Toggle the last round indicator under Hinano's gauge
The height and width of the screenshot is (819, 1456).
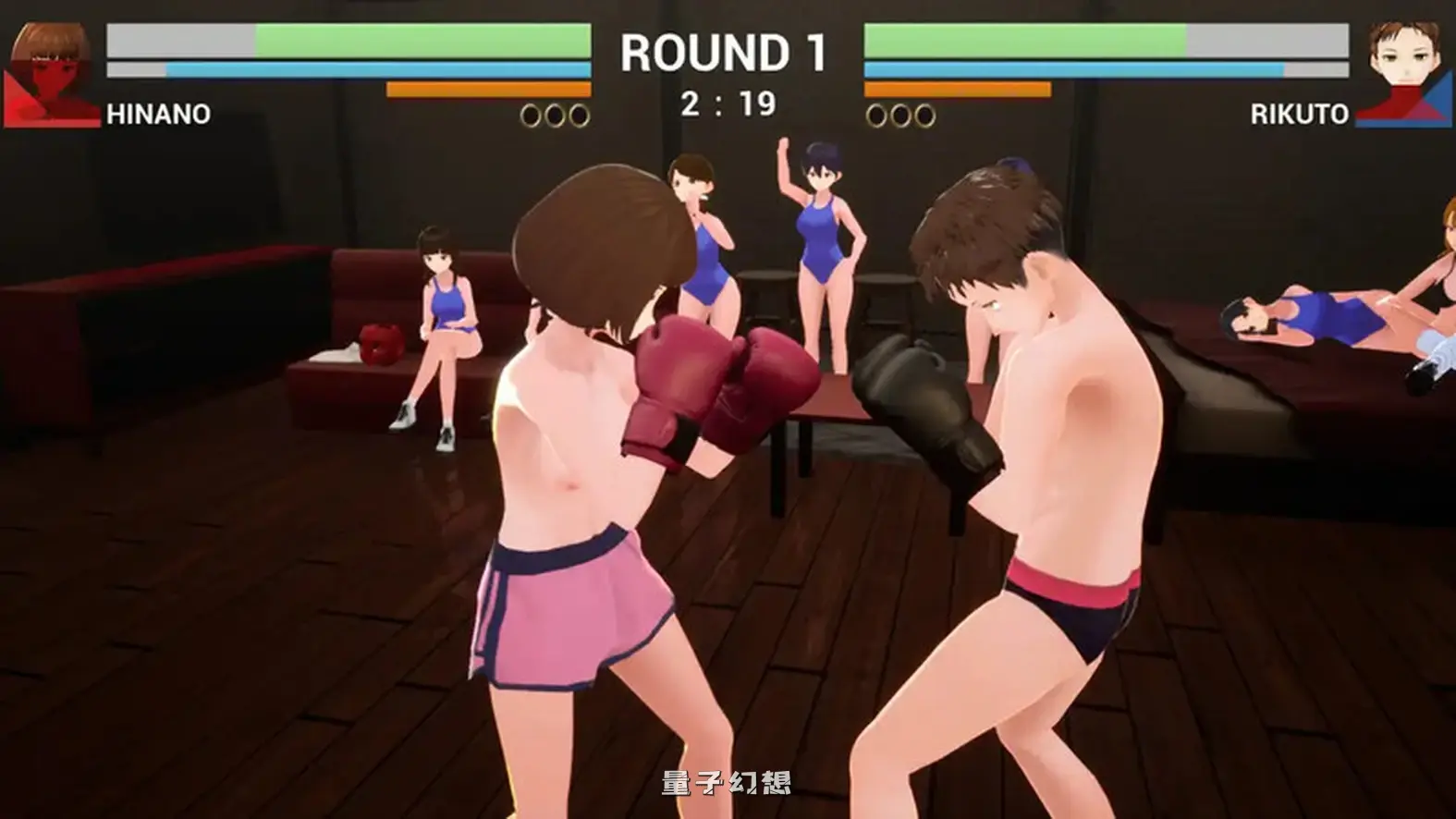click(578, 115)
